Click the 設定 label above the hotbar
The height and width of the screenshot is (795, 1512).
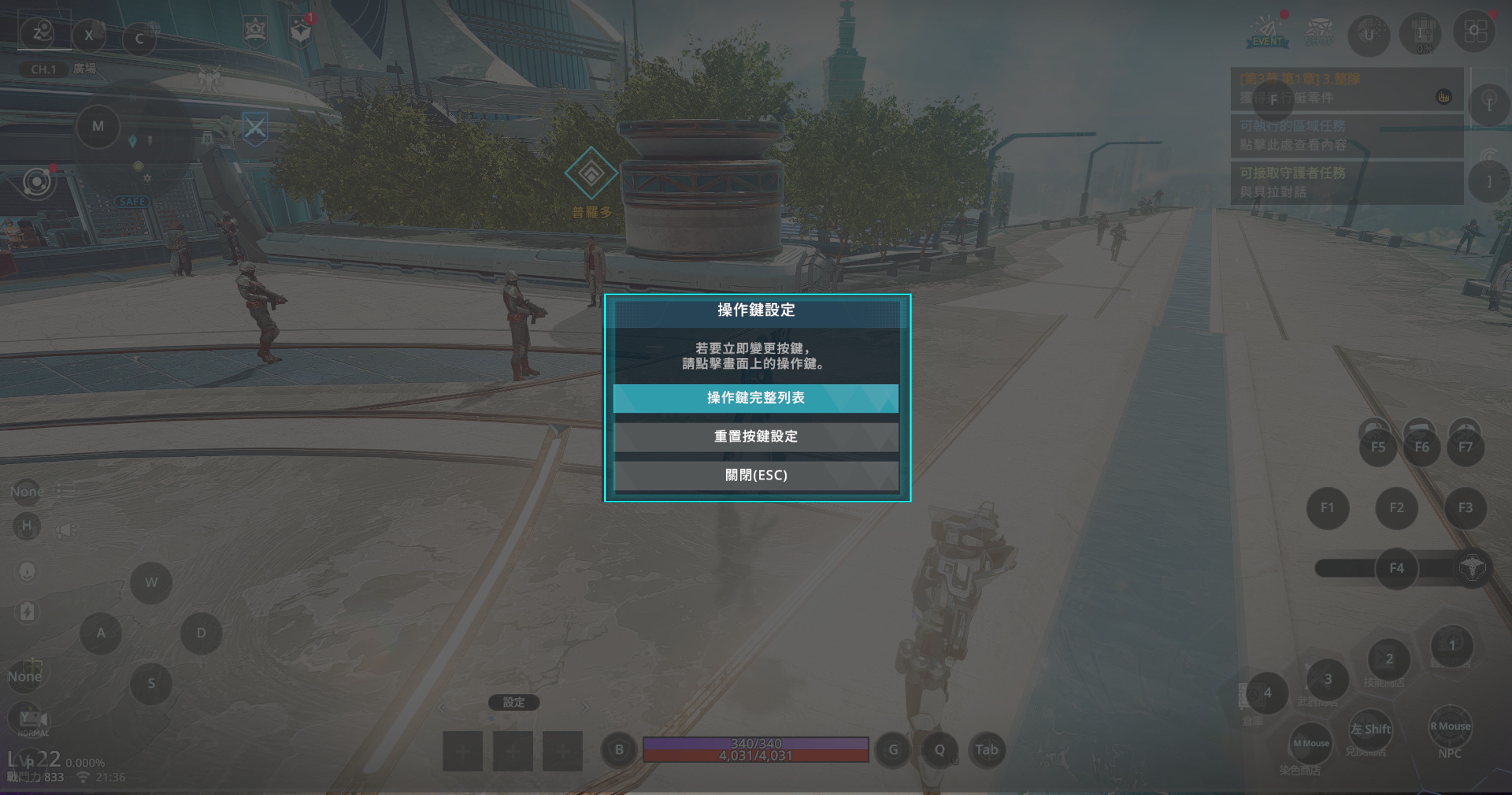tap(514, 702)
